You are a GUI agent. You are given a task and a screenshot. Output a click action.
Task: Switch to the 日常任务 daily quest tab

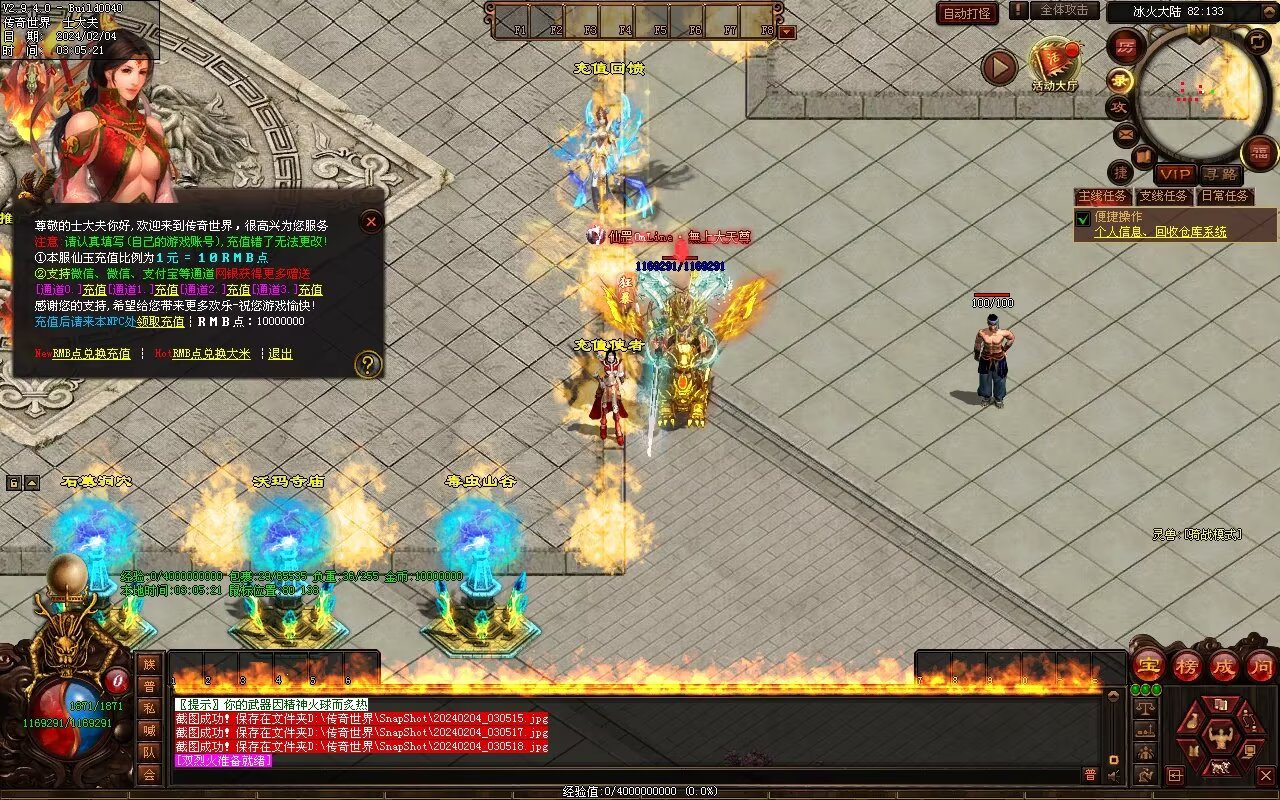1225,196
